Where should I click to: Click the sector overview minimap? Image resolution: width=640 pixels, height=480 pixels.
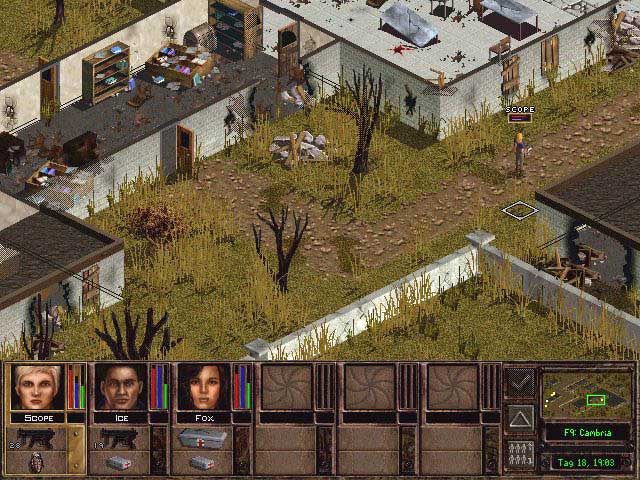586,395
